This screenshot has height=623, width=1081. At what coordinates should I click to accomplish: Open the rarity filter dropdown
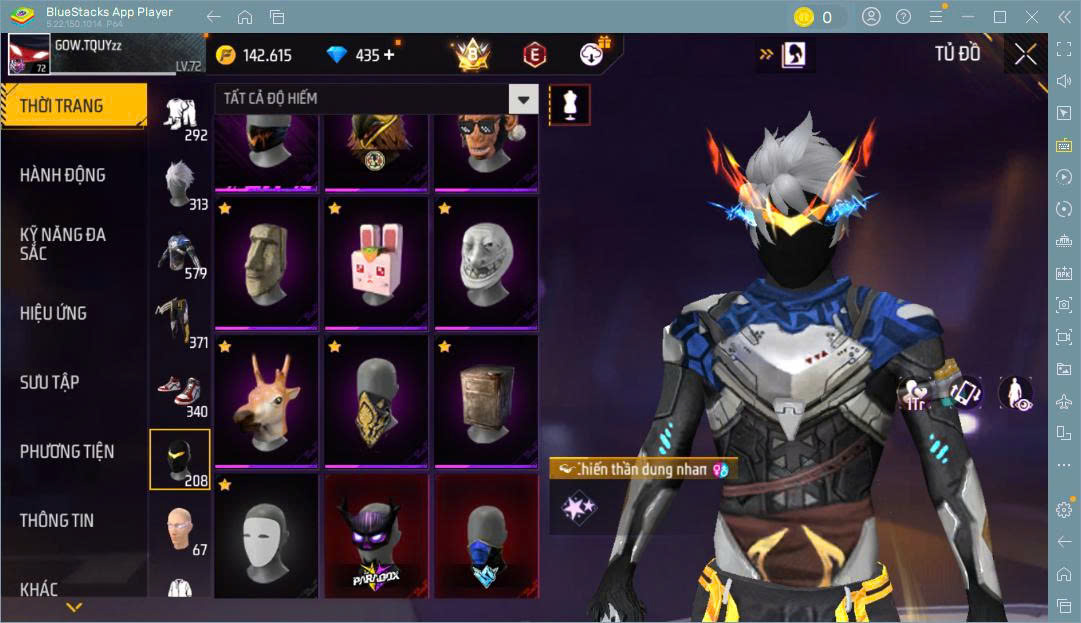click(x=523, y=98)
